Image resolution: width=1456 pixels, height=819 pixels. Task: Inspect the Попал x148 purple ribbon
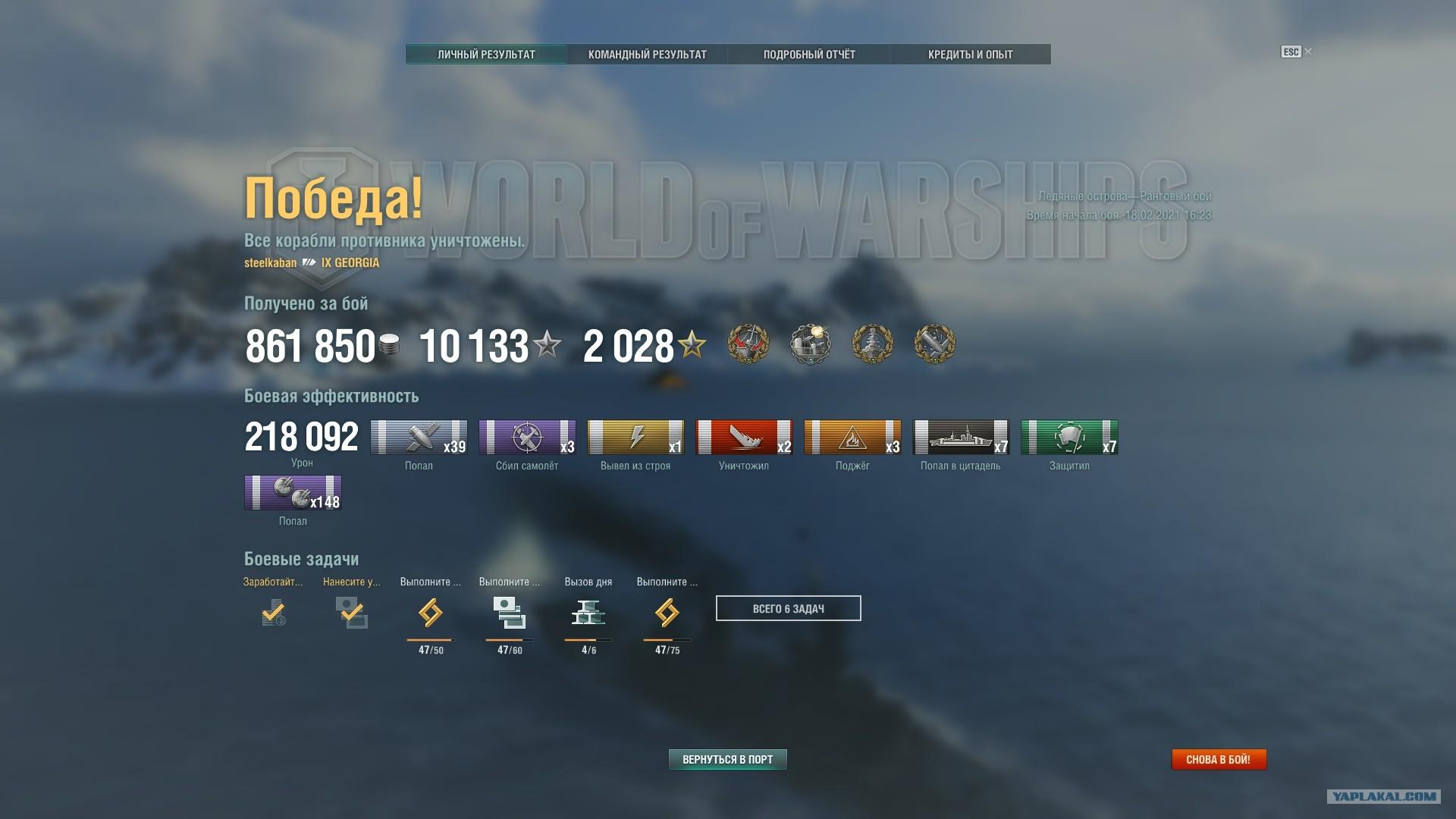click(293, 493)
